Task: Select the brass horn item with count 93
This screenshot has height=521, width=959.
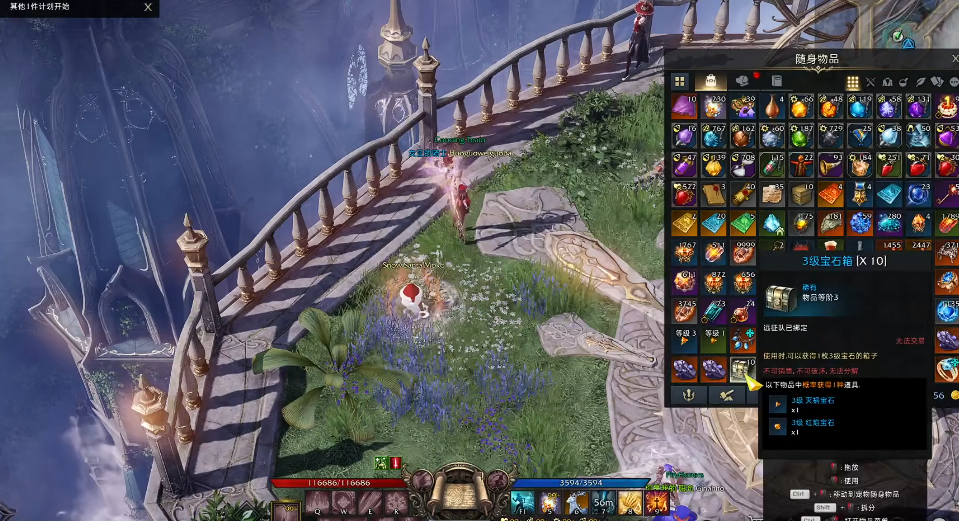Action: pyautogui.click(x=830, y=164)
